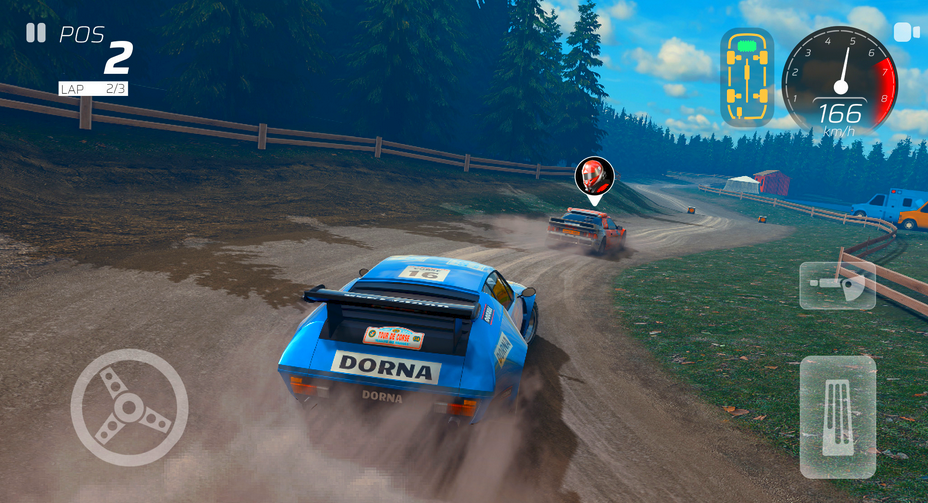Open the car damage status diagram

tap(746, 78)
